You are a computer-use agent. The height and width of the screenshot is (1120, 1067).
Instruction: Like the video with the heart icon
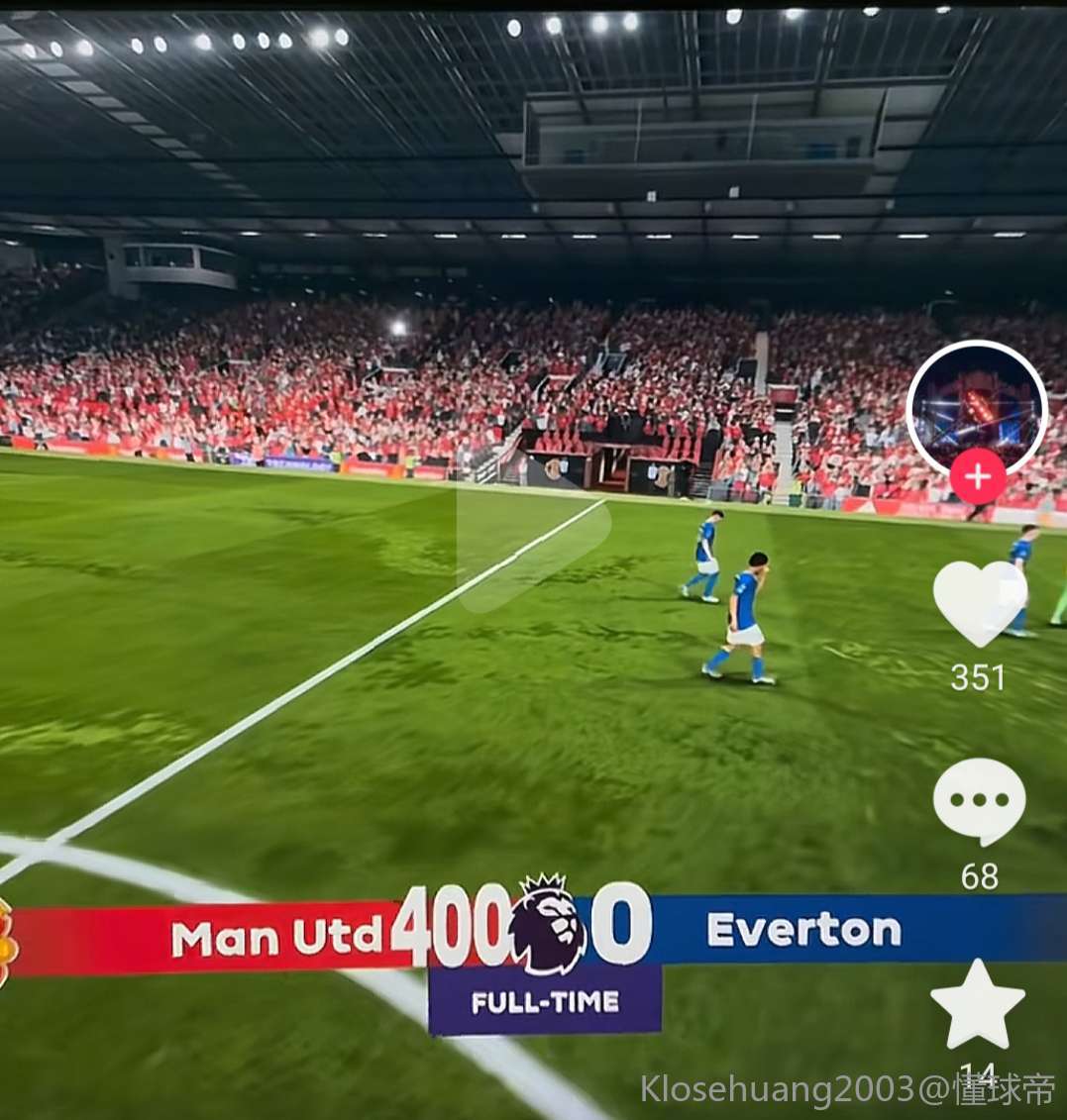pos(979,603)
